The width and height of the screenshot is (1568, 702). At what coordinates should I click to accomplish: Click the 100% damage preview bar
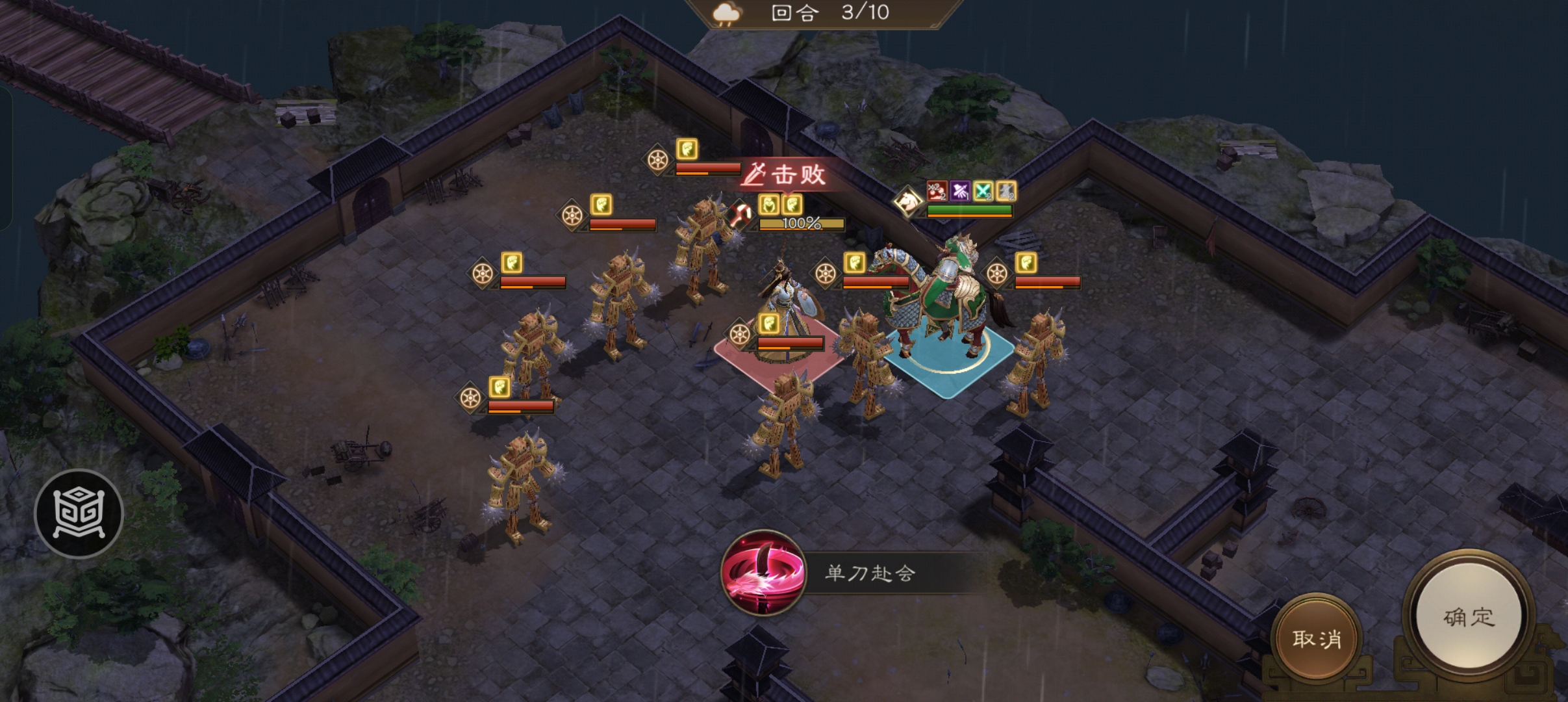click(x=800, y=226)
